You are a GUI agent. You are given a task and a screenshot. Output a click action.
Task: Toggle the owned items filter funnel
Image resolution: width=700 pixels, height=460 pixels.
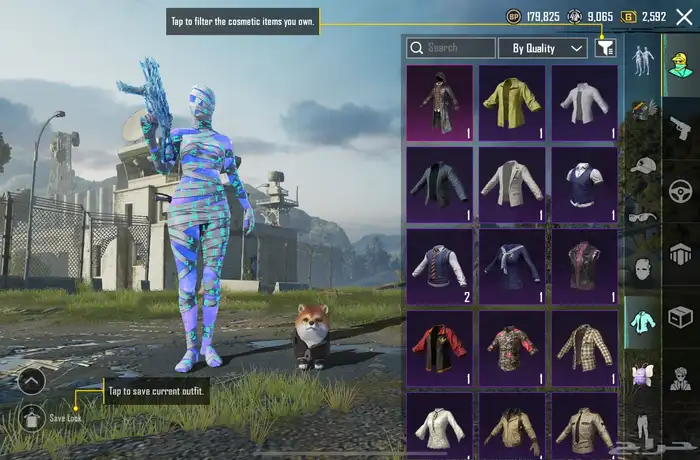[605, 48]
